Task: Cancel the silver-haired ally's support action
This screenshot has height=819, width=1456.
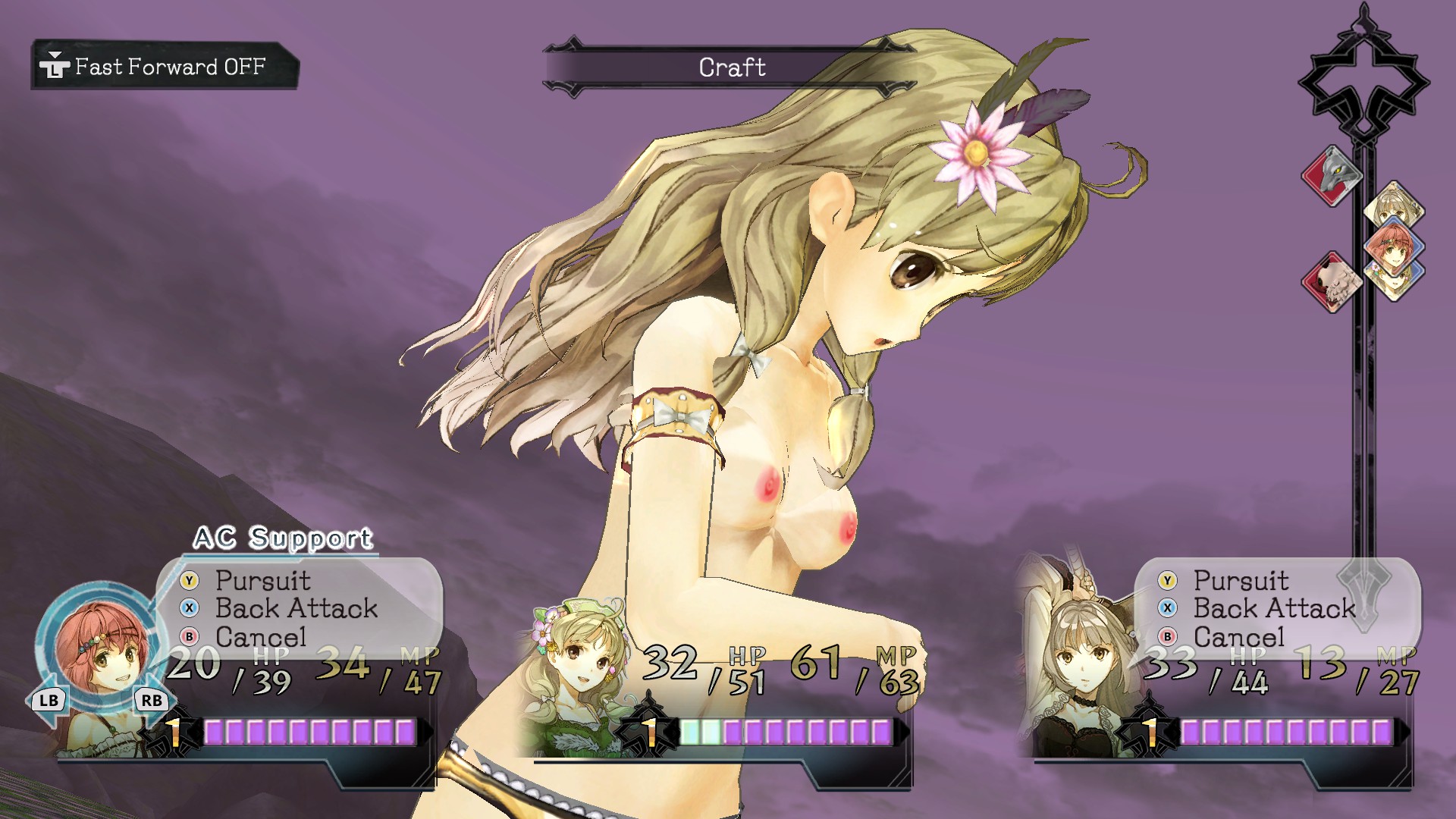Action: click(1239, 637)
